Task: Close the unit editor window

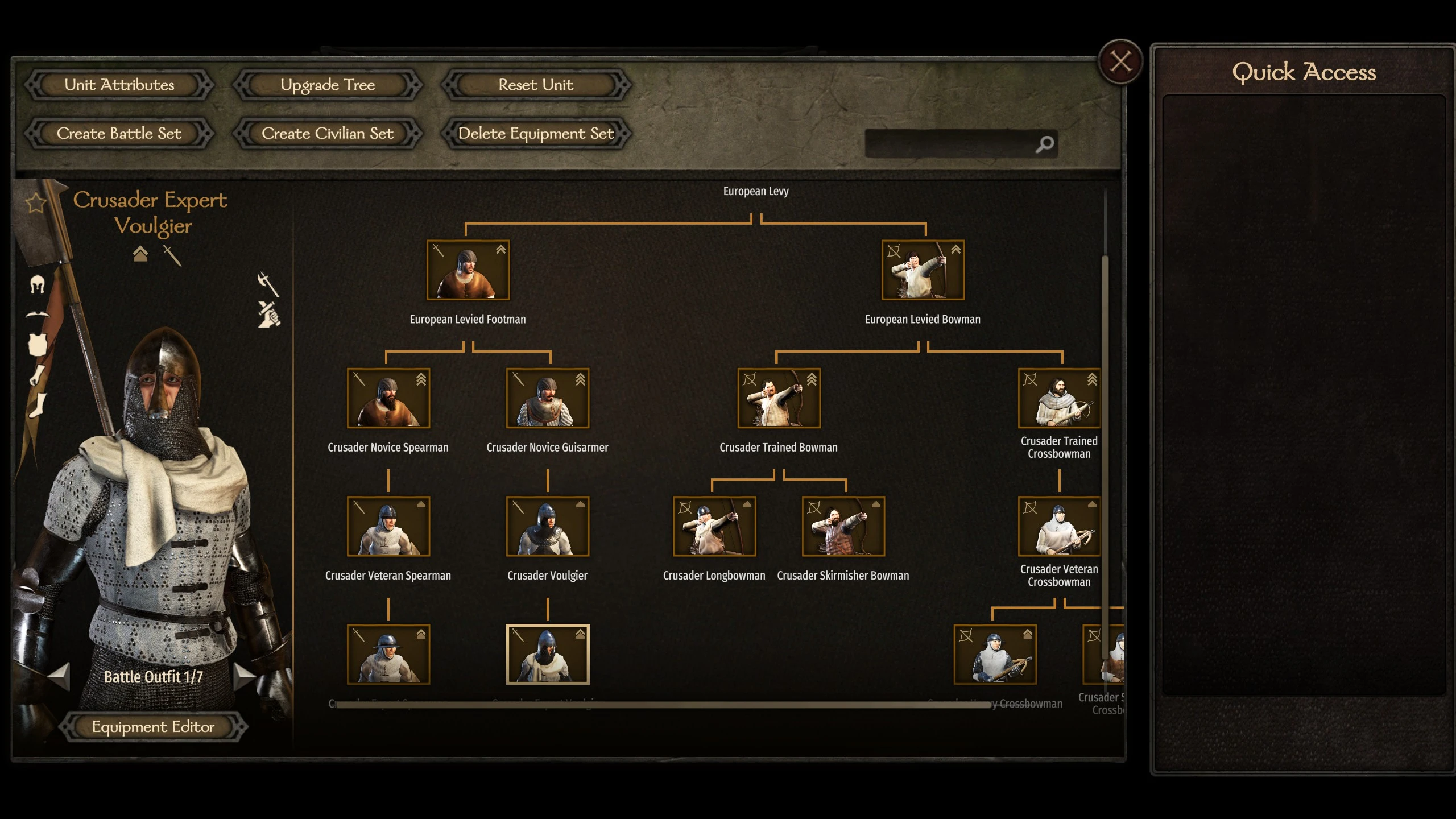Action: 1120,61
